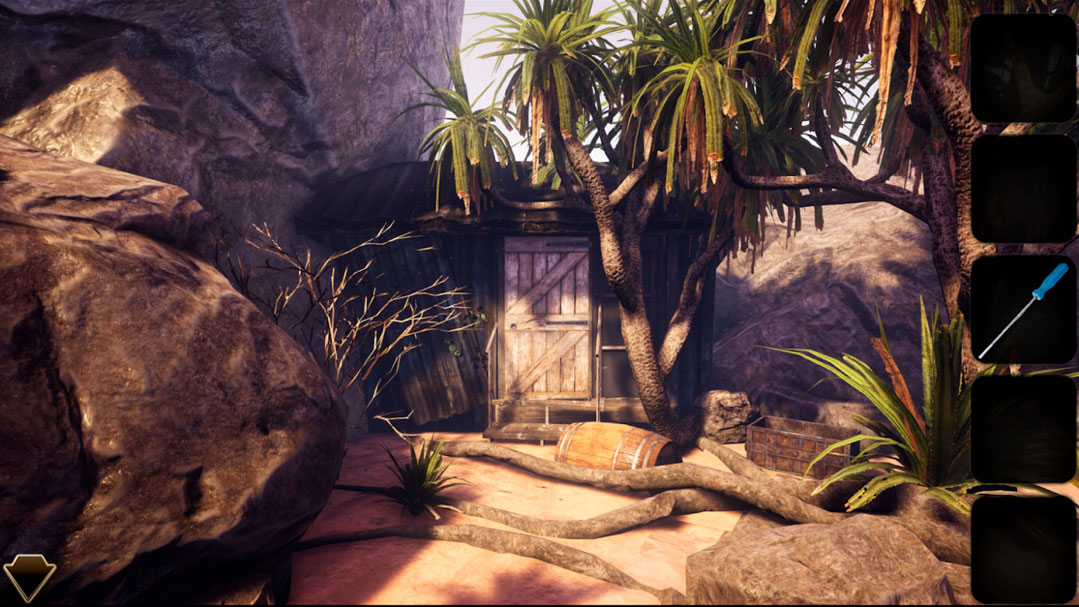
Task: Select the screwdriver in the inventory
Action: pyautogui.click(x=1023, y=309)
